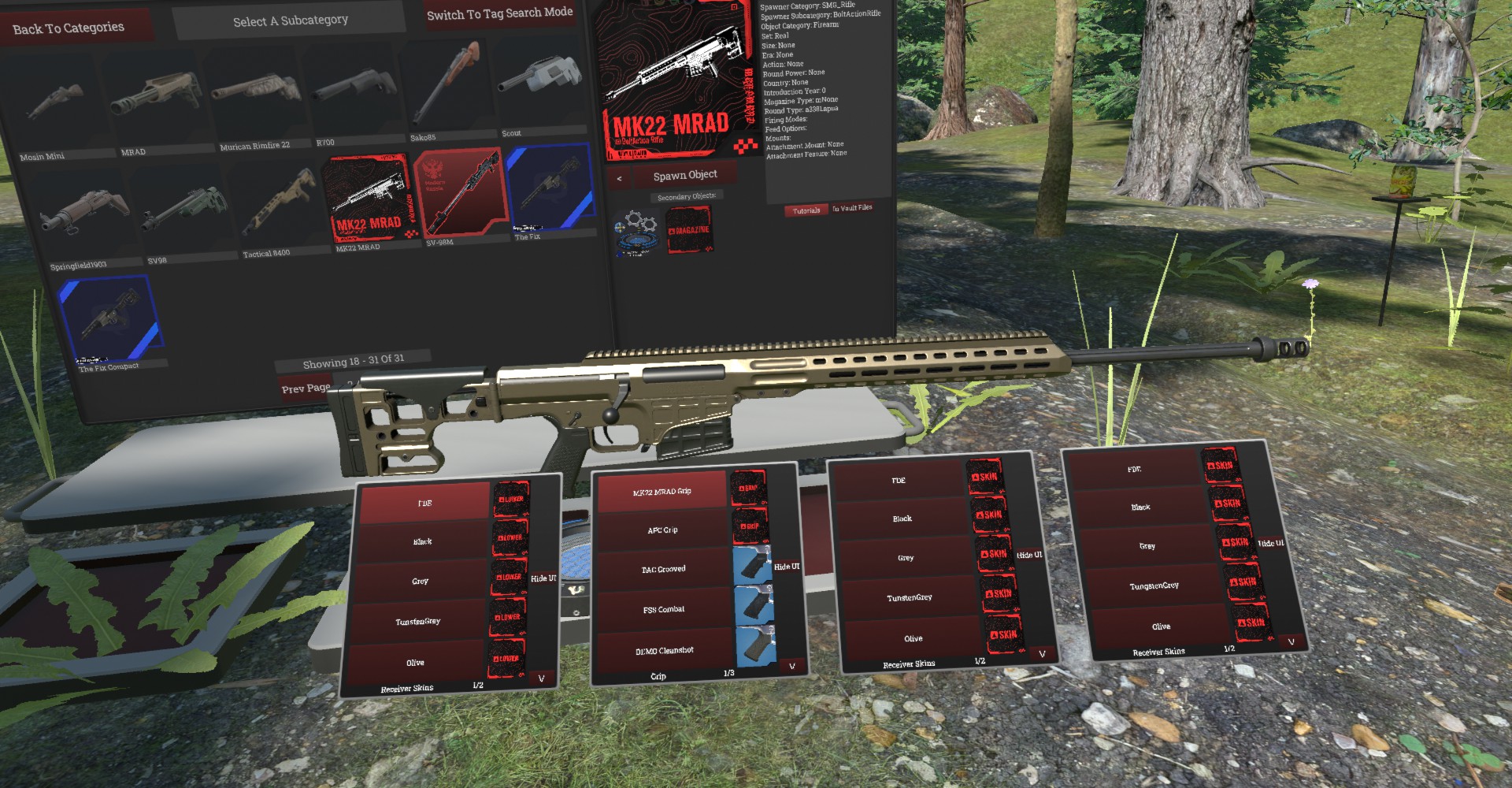This screenshot has width=1512, height=788.
Task: Open the Tutorials button
Action: pyautogui.click(x=806, y=210)
